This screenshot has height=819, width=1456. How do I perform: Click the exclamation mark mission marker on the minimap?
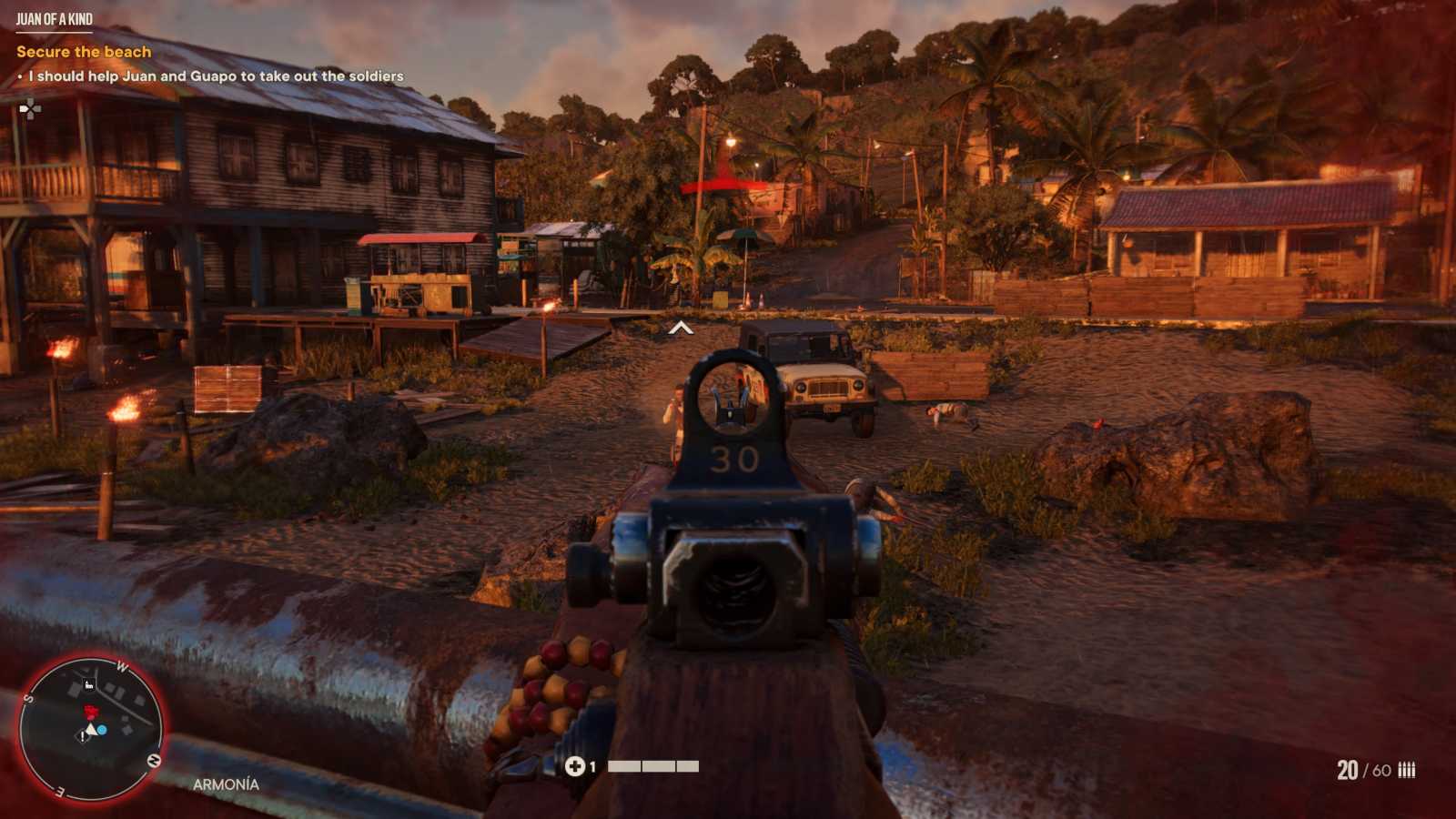click(82, 736)
